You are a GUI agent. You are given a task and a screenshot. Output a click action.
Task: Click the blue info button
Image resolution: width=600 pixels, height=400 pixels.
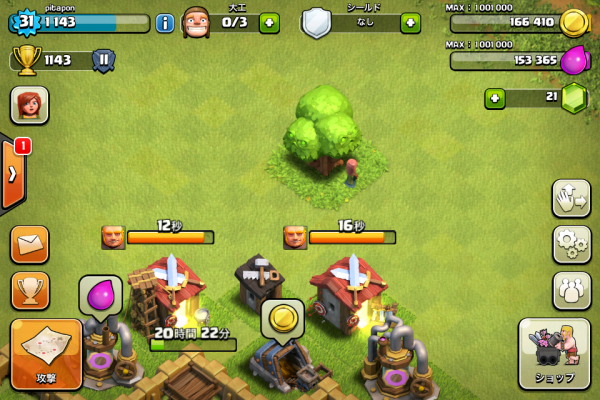[x=165, y=23]
